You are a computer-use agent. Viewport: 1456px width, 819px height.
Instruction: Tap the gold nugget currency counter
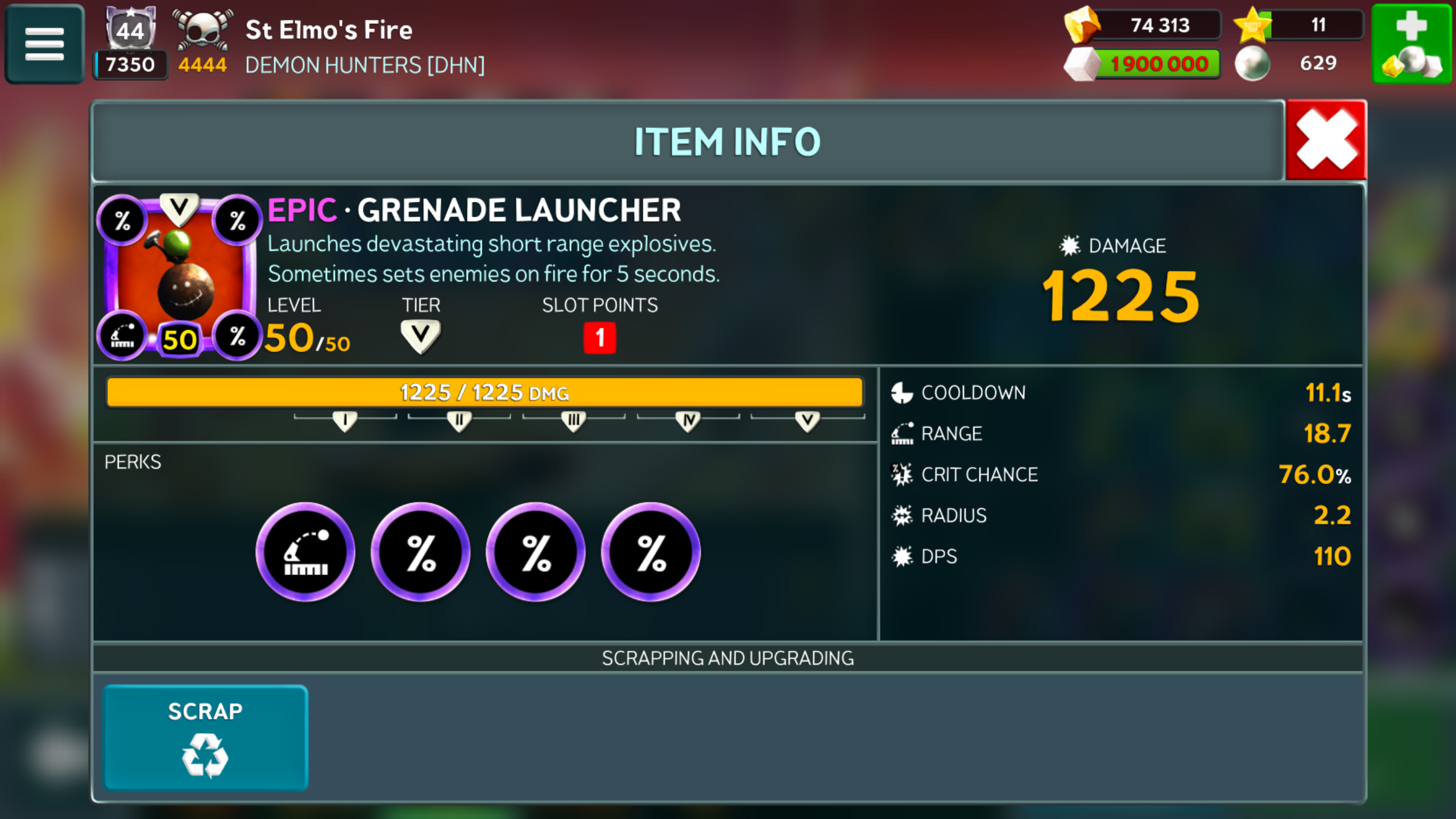point(1143,25)
